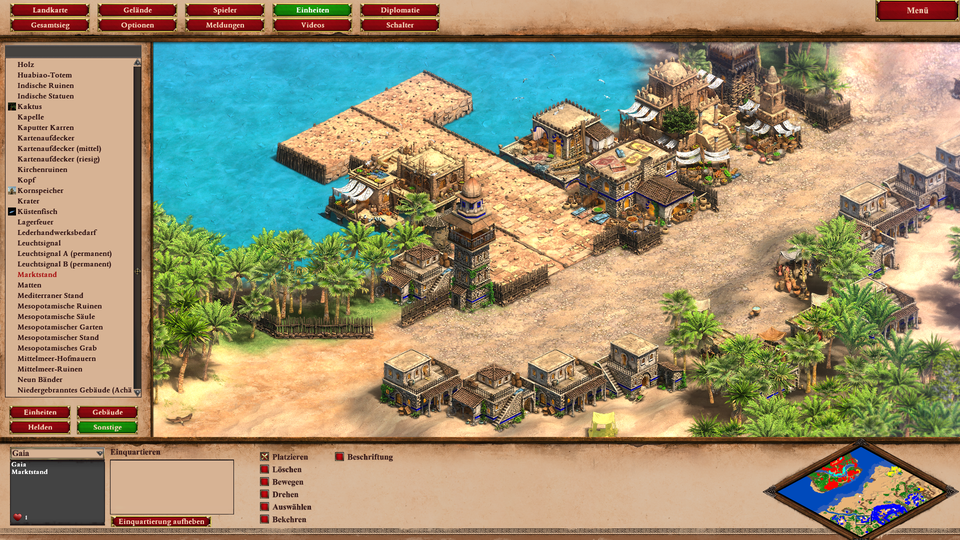
Task: Switch to the Gelände tab
Action: pyautogui.click(x=137, y=10)
